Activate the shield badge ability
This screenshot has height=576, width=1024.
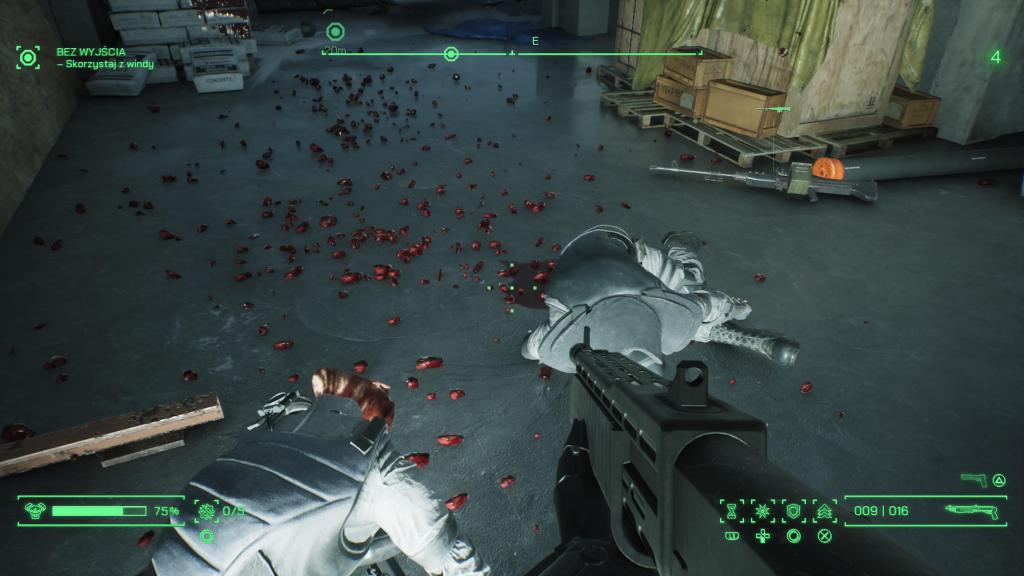[794, 511]
